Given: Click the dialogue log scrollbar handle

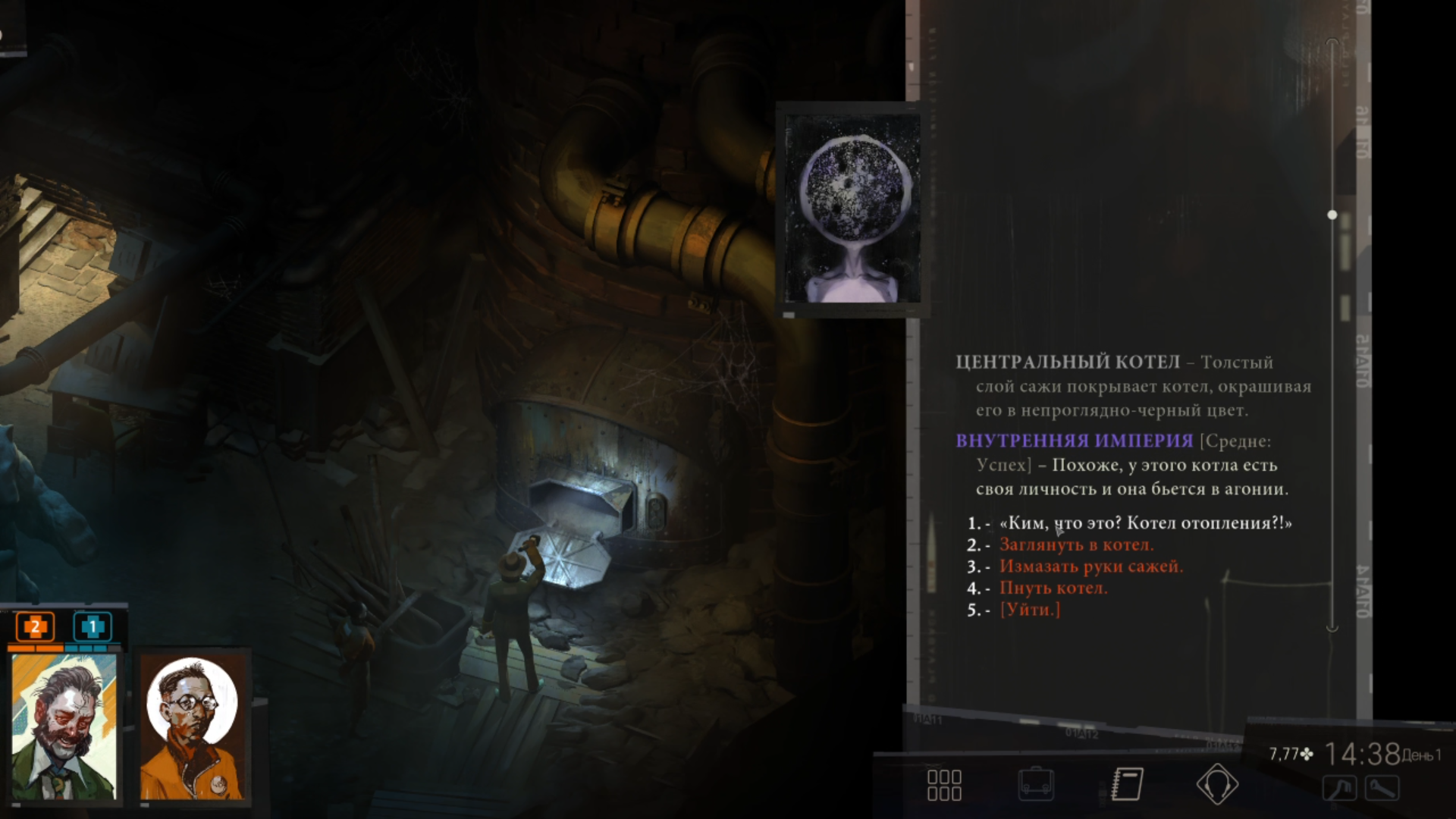Looking at the screenshot, I should (x=1332, y=215).
